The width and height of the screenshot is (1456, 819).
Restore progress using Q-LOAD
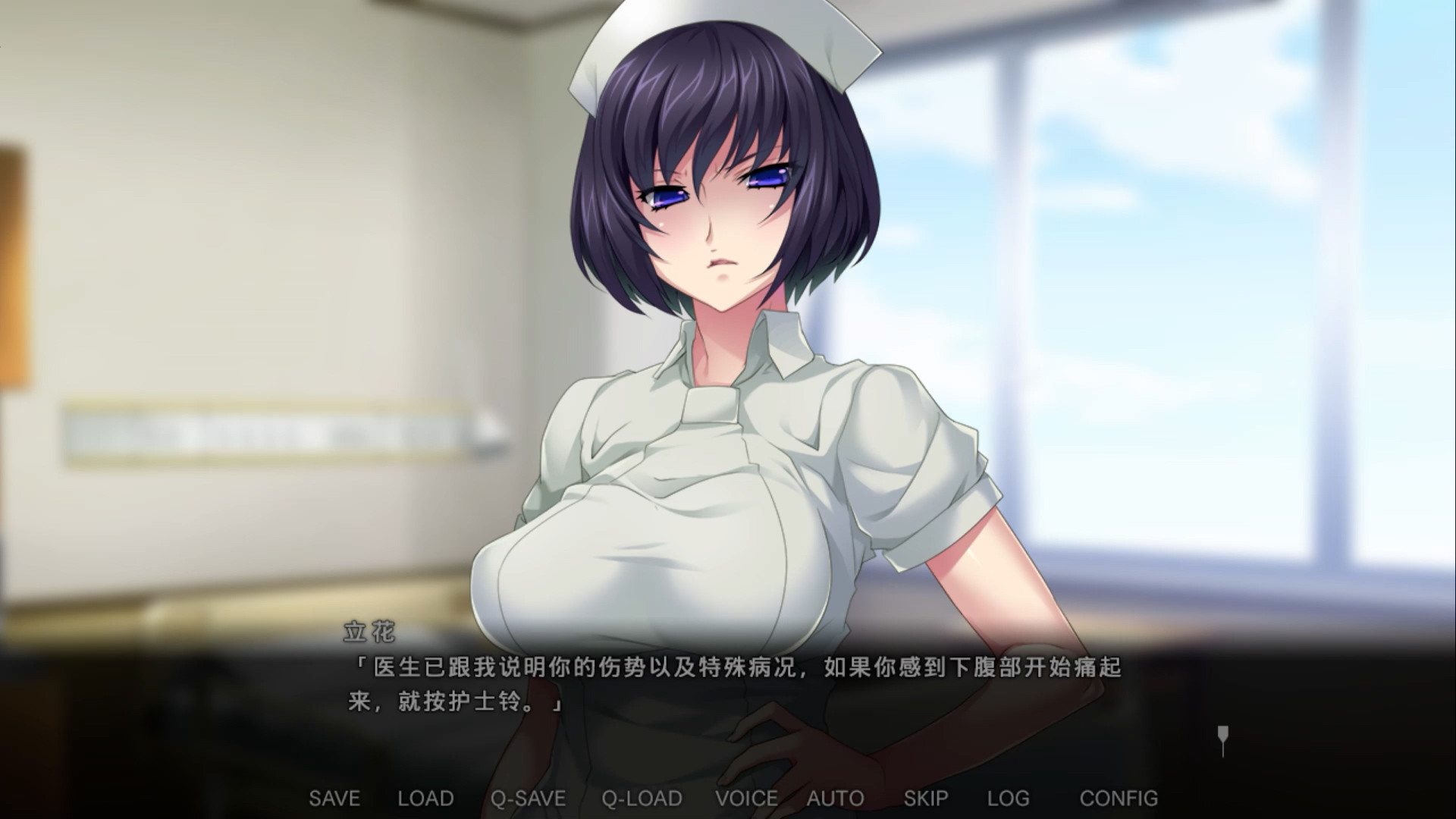[x=641, y=798]
